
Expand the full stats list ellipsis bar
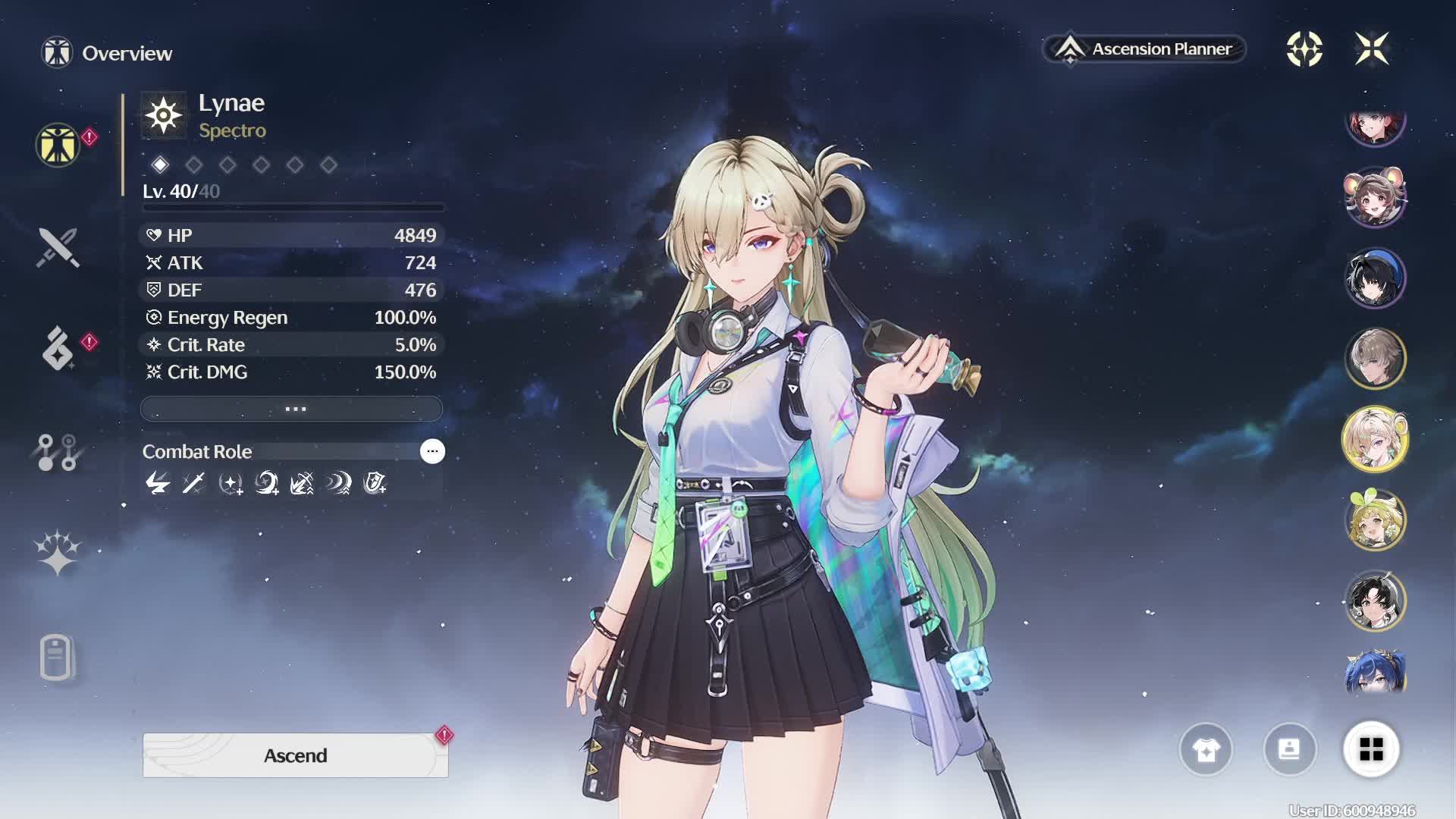coord(292,409)
